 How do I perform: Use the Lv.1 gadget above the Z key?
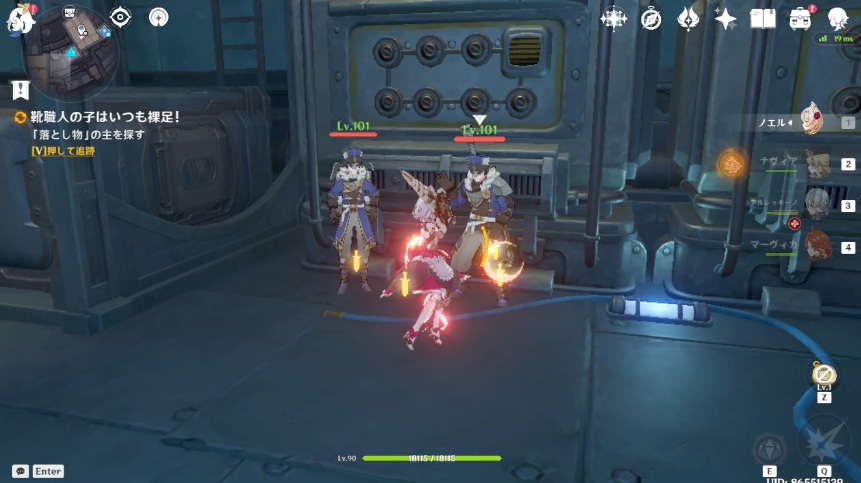824,375
